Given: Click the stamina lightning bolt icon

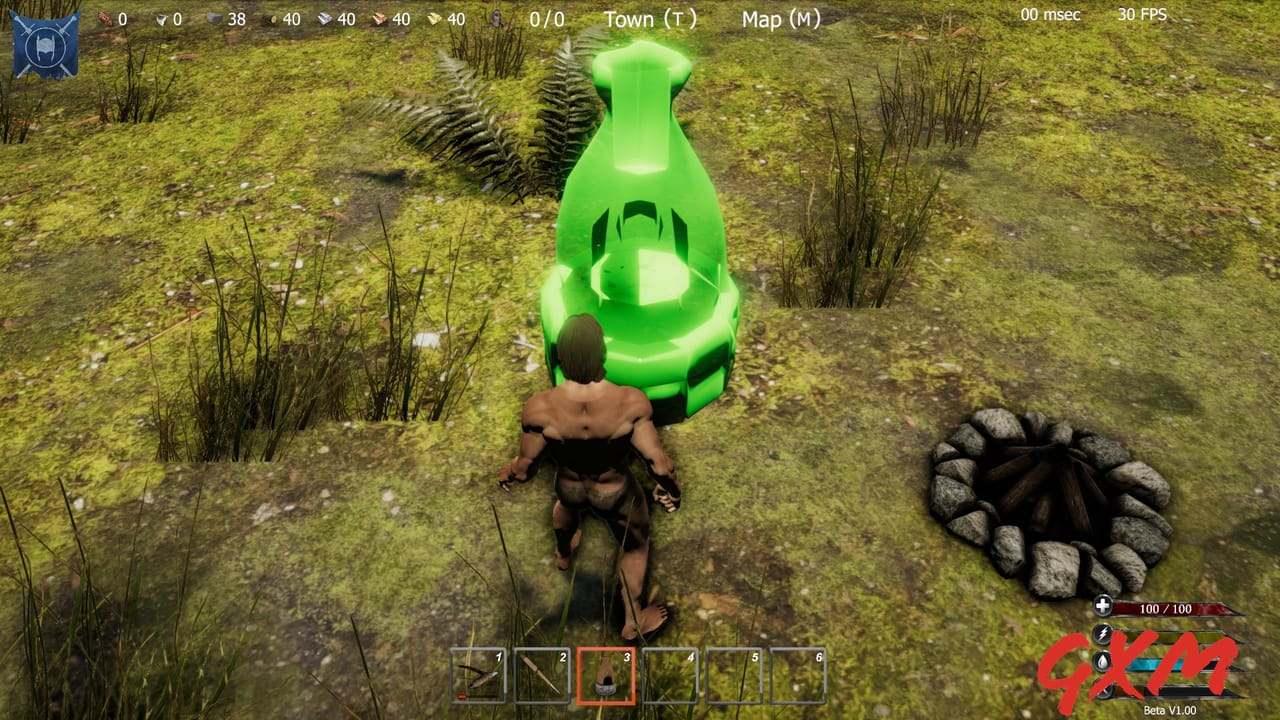Looking at the screenshot, I should pos(1103,632).
